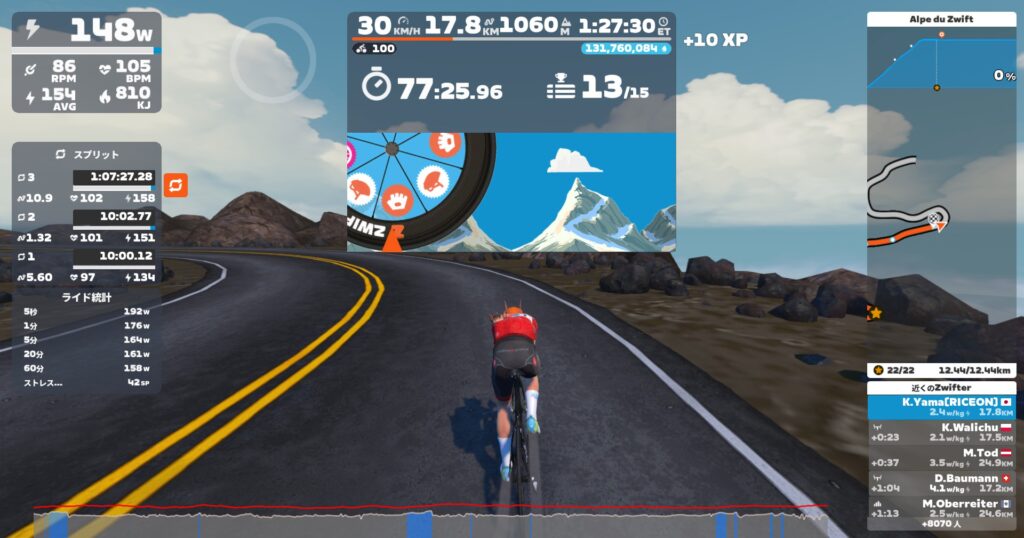The width and height of the screenshot is (1024, 538).
Task: Select K.Walichu in the nearby riders list
Action: (941, 432)
